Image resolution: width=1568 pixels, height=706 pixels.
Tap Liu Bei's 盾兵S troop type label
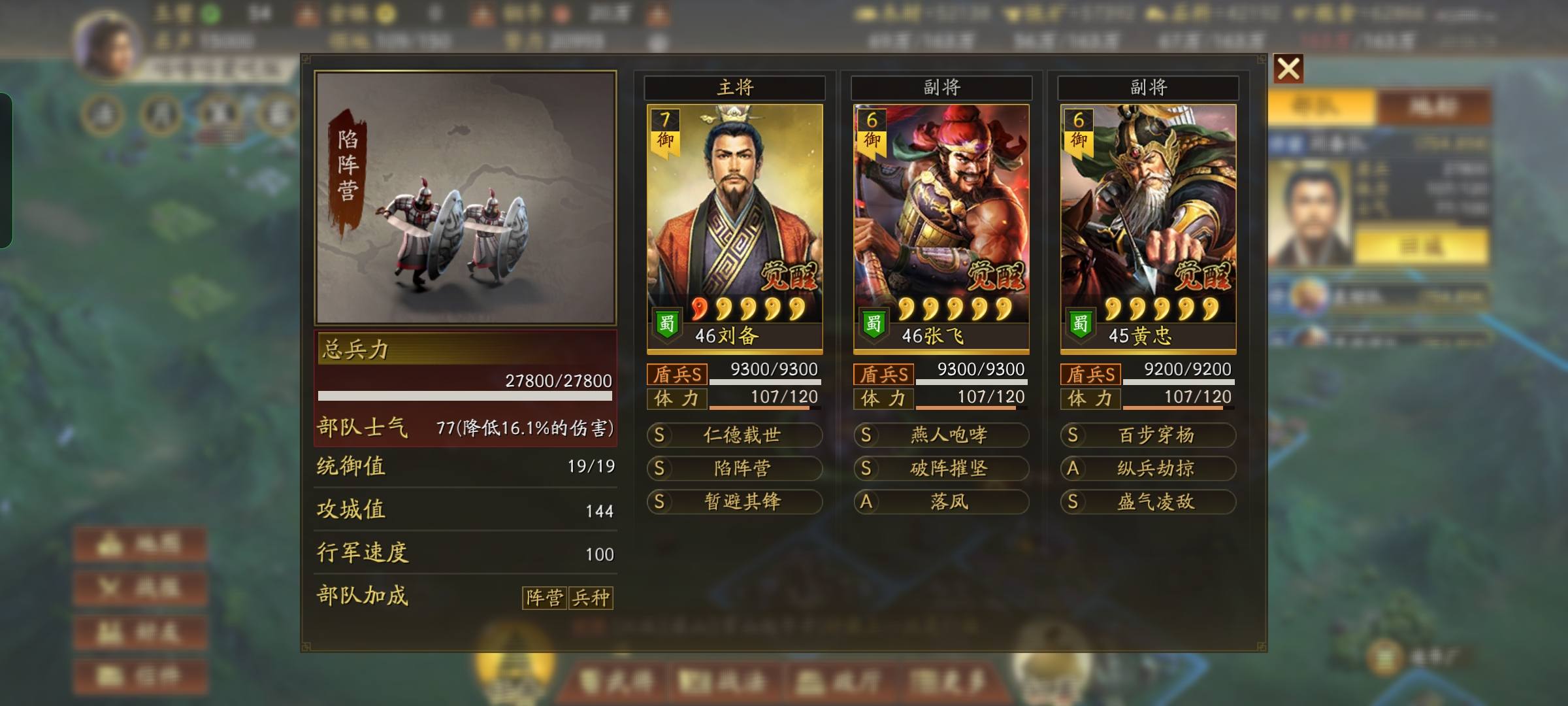(x=677, y=375)
